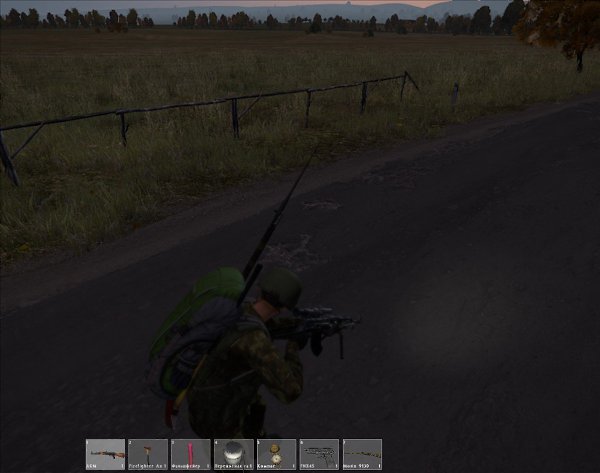Select the Mosin rifle slot
The image size is (600, 473).
click(362, 454)
